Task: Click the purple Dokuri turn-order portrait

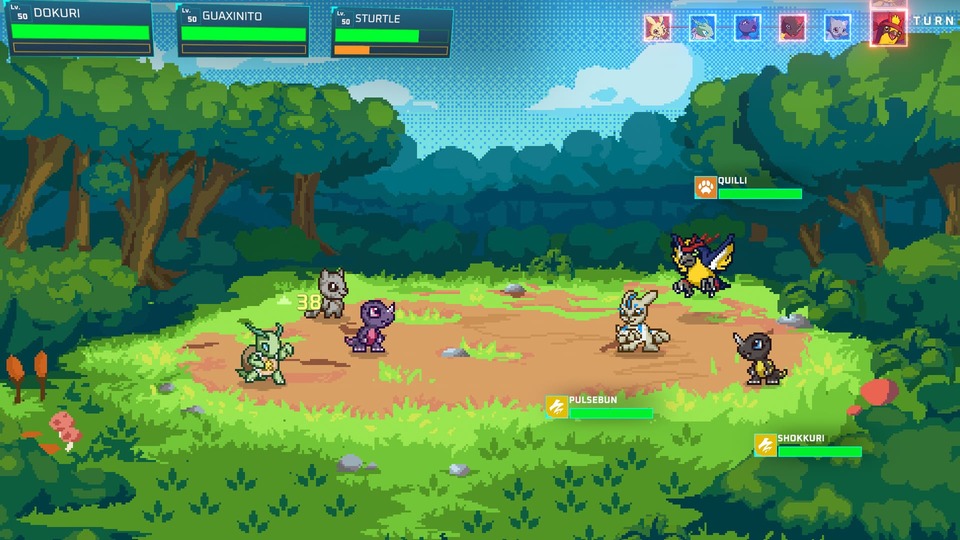Action: click(747, 27)
